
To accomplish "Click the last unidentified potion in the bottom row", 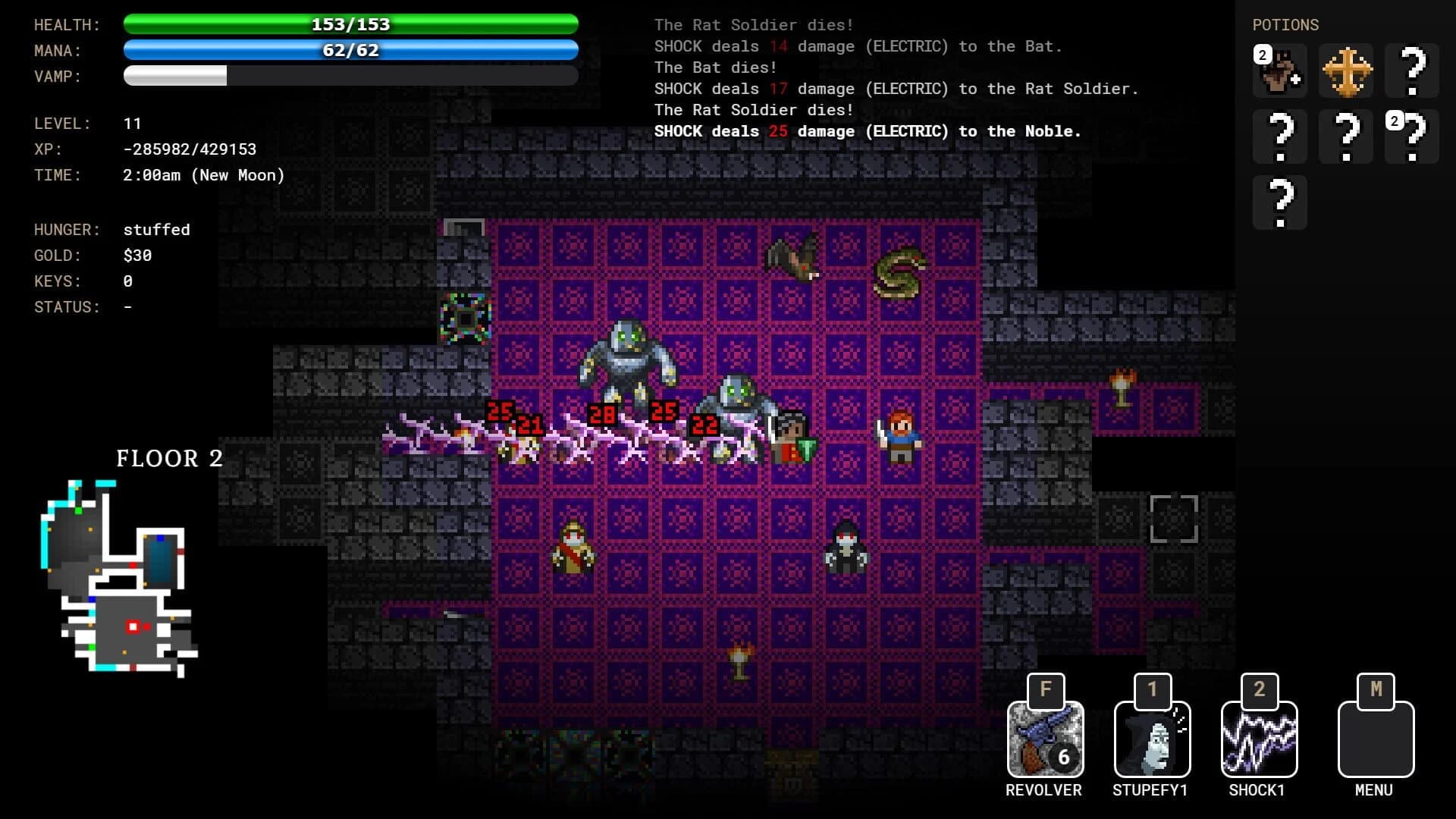I will point(1280,202).
